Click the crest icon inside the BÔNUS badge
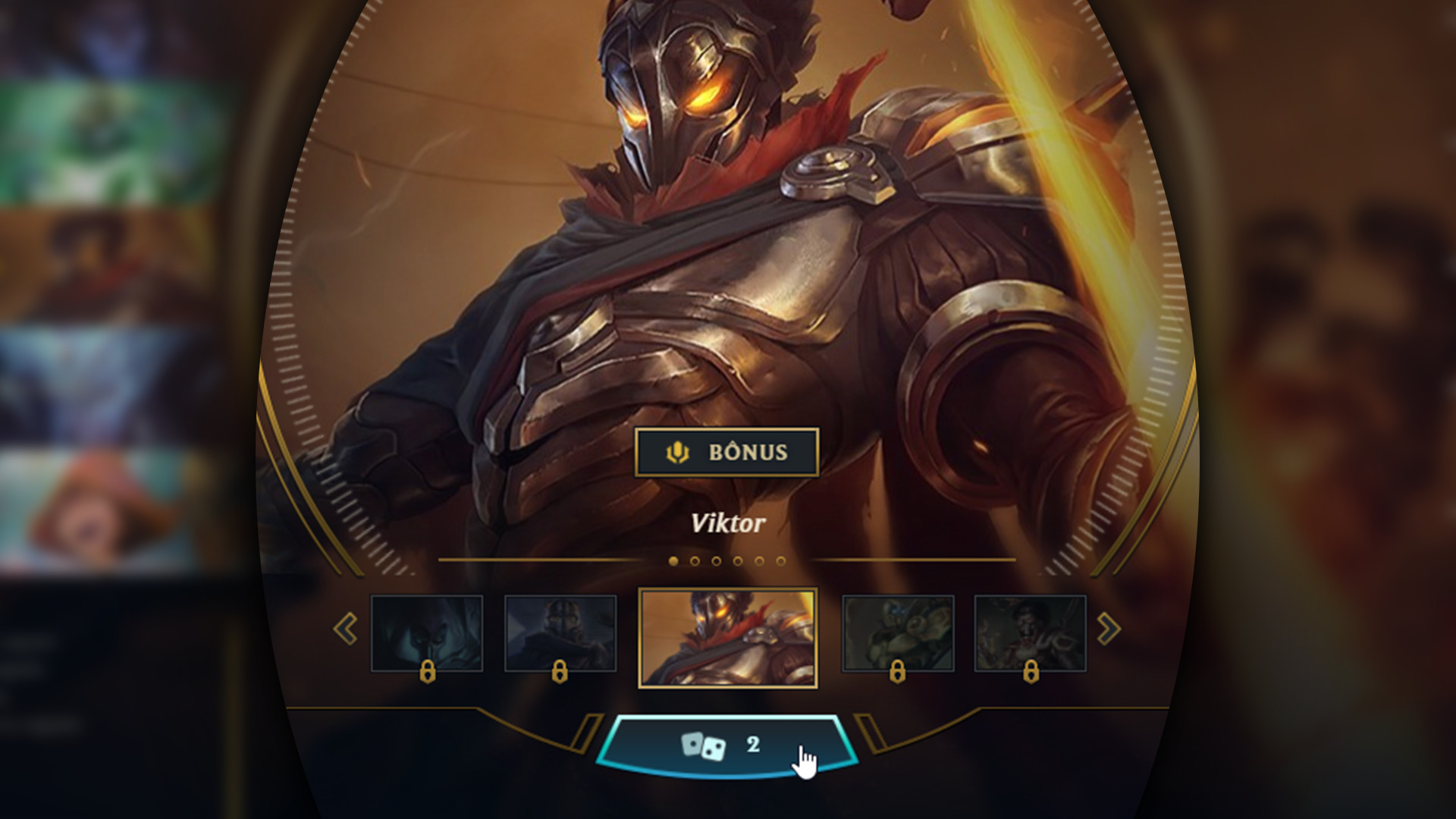This screenshot has width=1456, height=819. [677, 452]
